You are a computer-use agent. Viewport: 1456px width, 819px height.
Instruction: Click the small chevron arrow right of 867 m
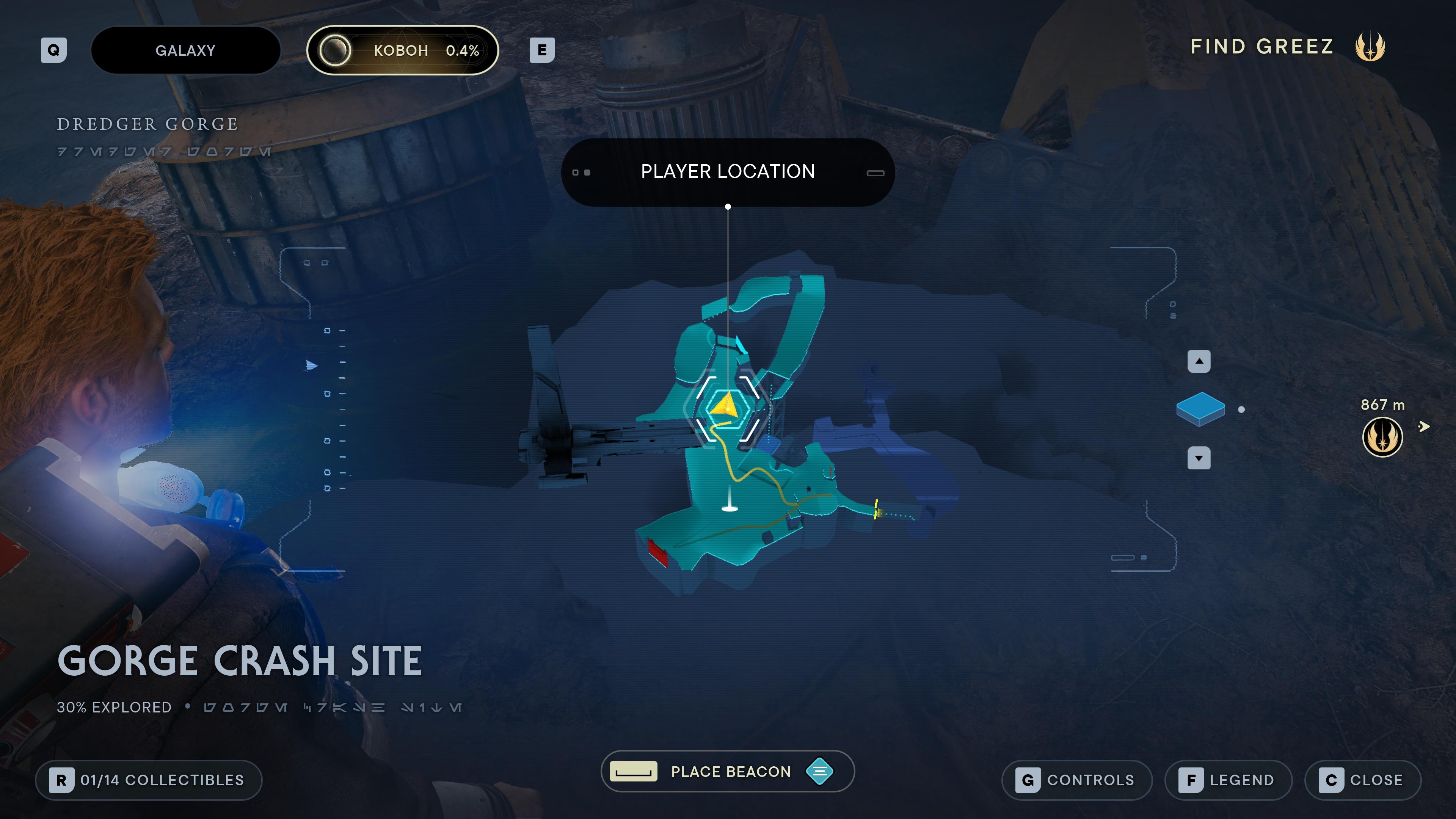click(x=1425, y=427)
